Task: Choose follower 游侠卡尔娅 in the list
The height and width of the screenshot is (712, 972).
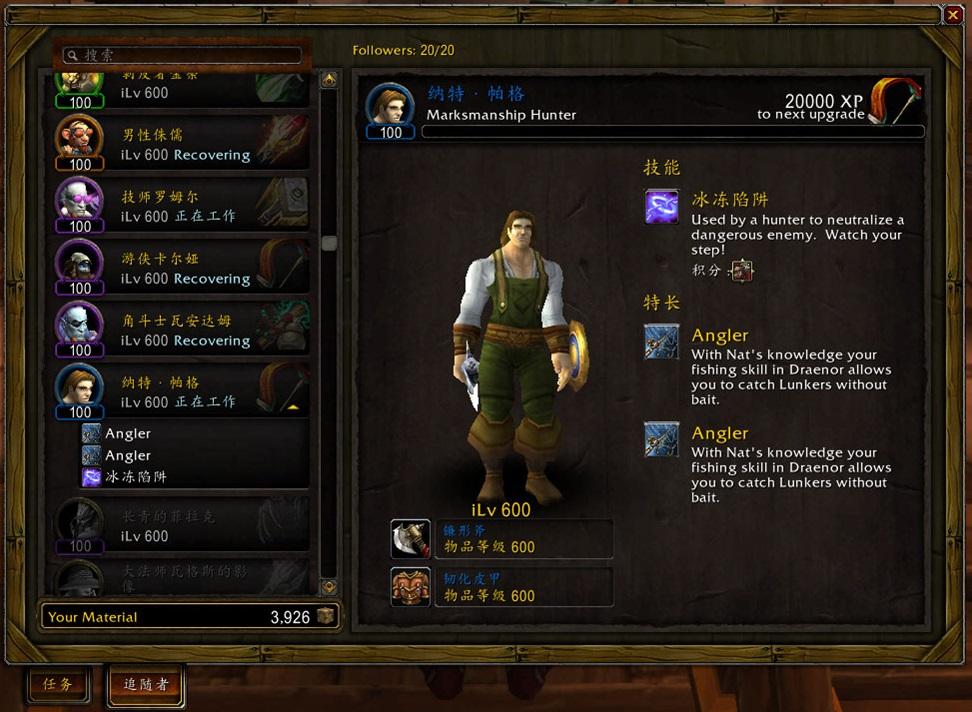Action: (182, 268)
